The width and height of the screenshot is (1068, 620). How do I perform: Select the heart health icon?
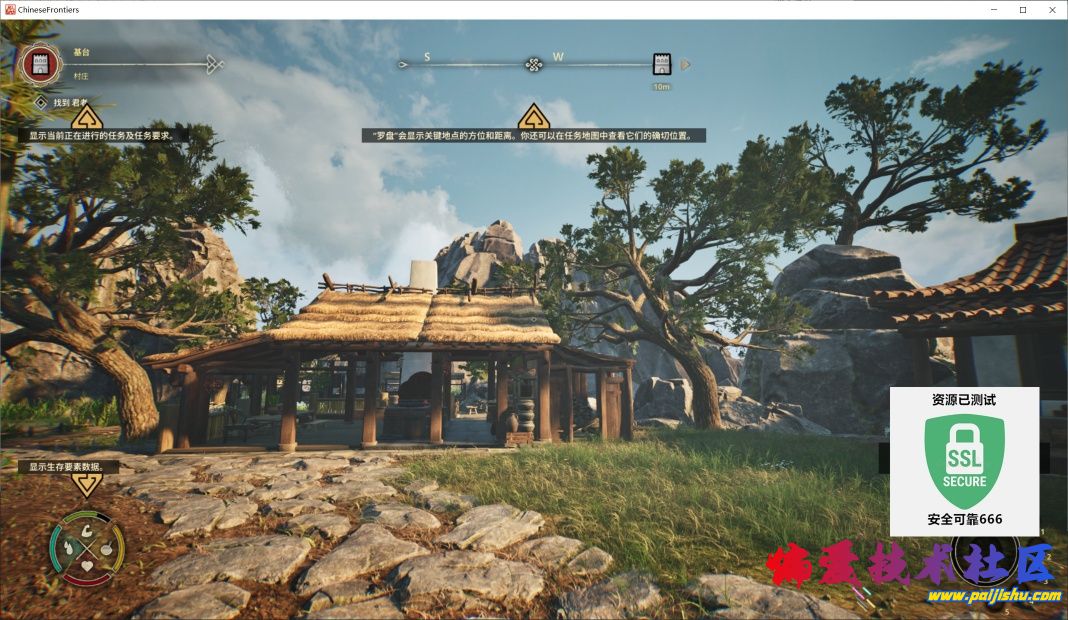[x=87, y=566]
